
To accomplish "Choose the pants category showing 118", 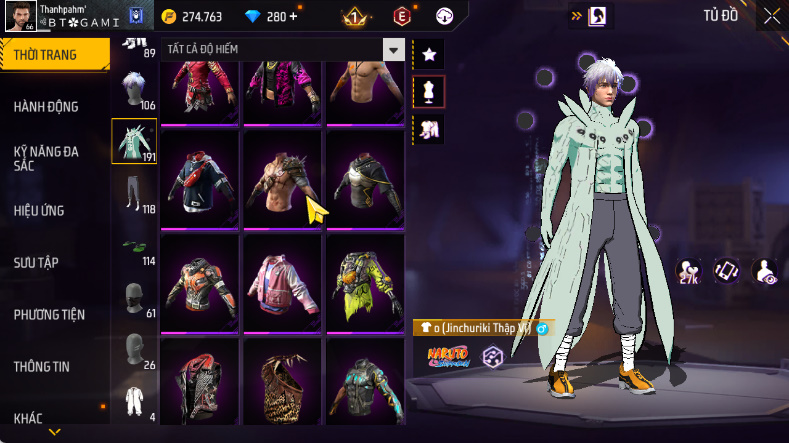I will tap(134, 193).
